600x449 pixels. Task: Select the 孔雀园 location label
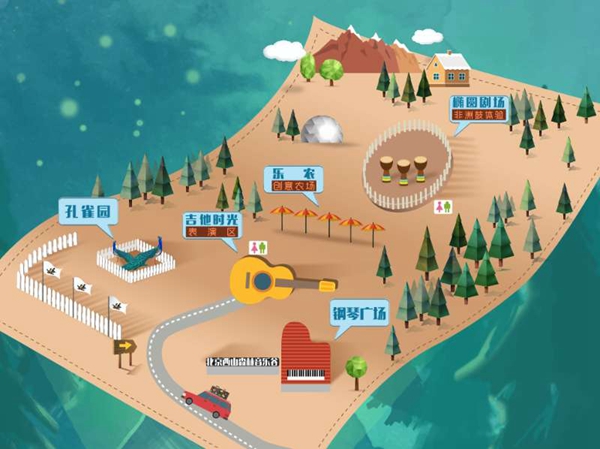(92, 213)
